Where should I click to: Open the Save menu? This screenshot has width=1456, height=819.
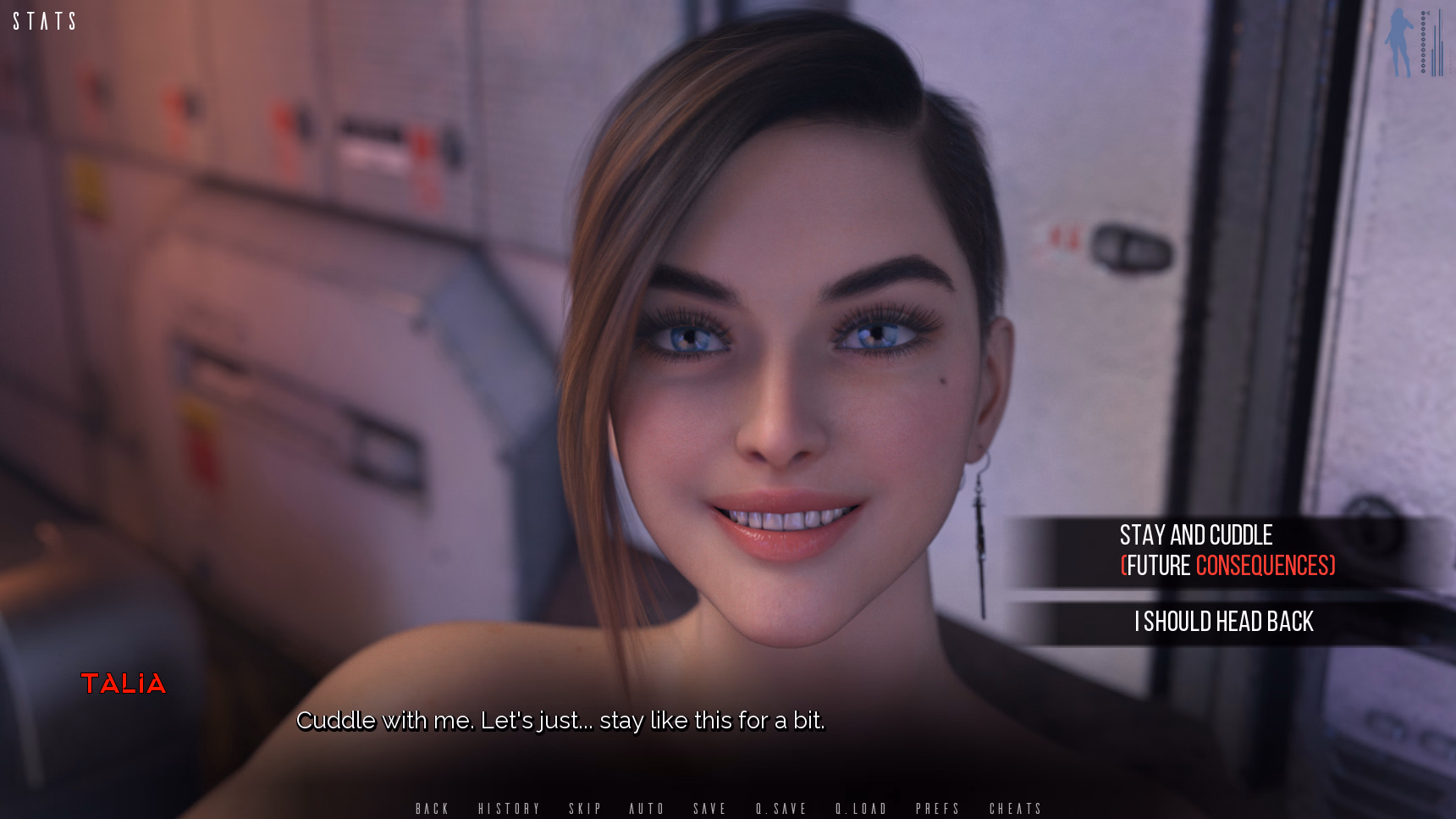click(x=709, y=809)
